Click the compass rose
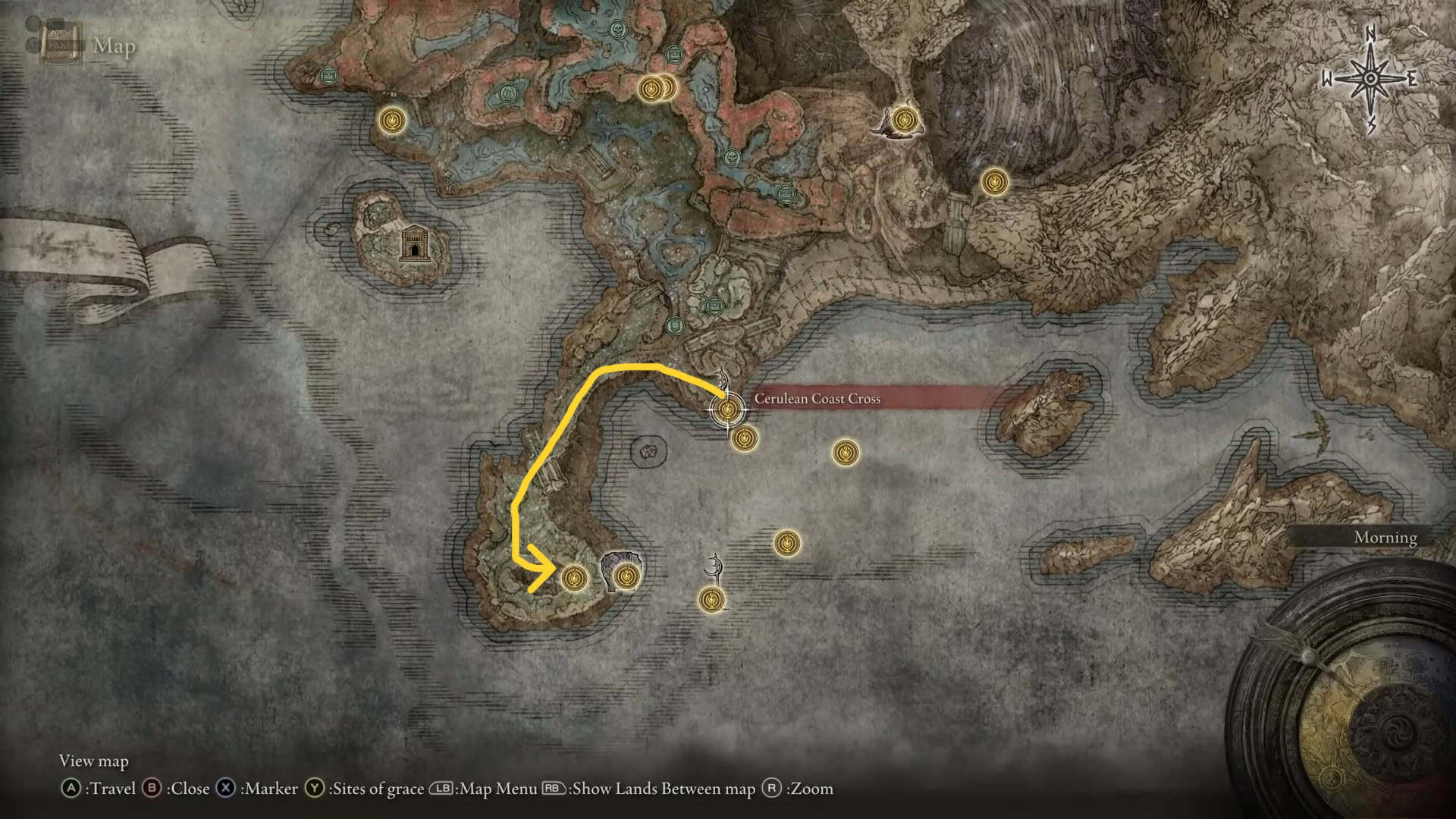Screen dimensions: 1456x819 pyautogui.click(x=1370, y=79)
